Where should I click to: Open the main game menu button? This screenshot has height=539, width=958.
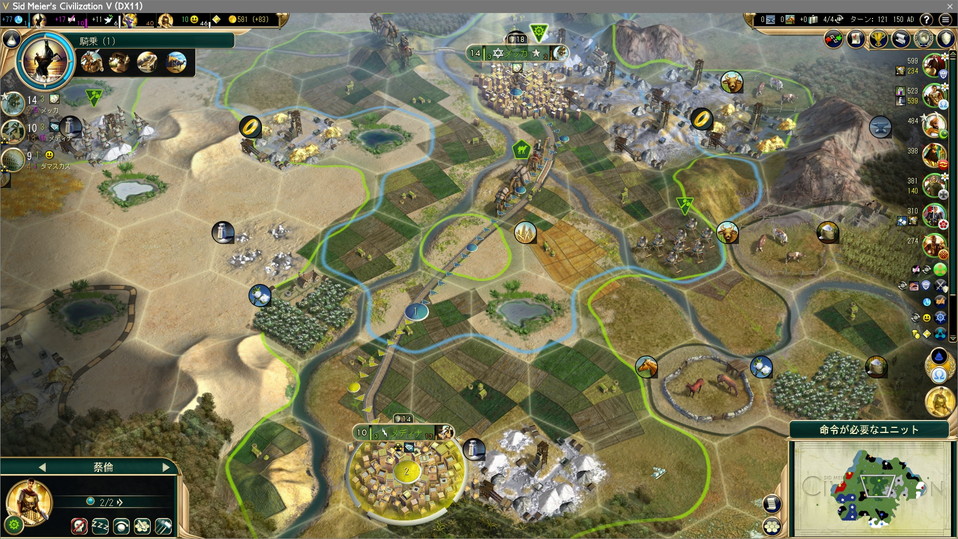point(945,19)
